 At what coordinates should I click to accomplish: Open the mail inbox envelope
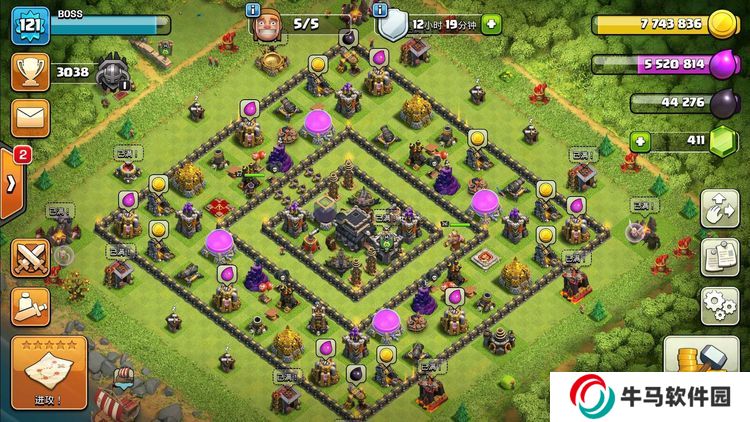(x=30, y=118)
